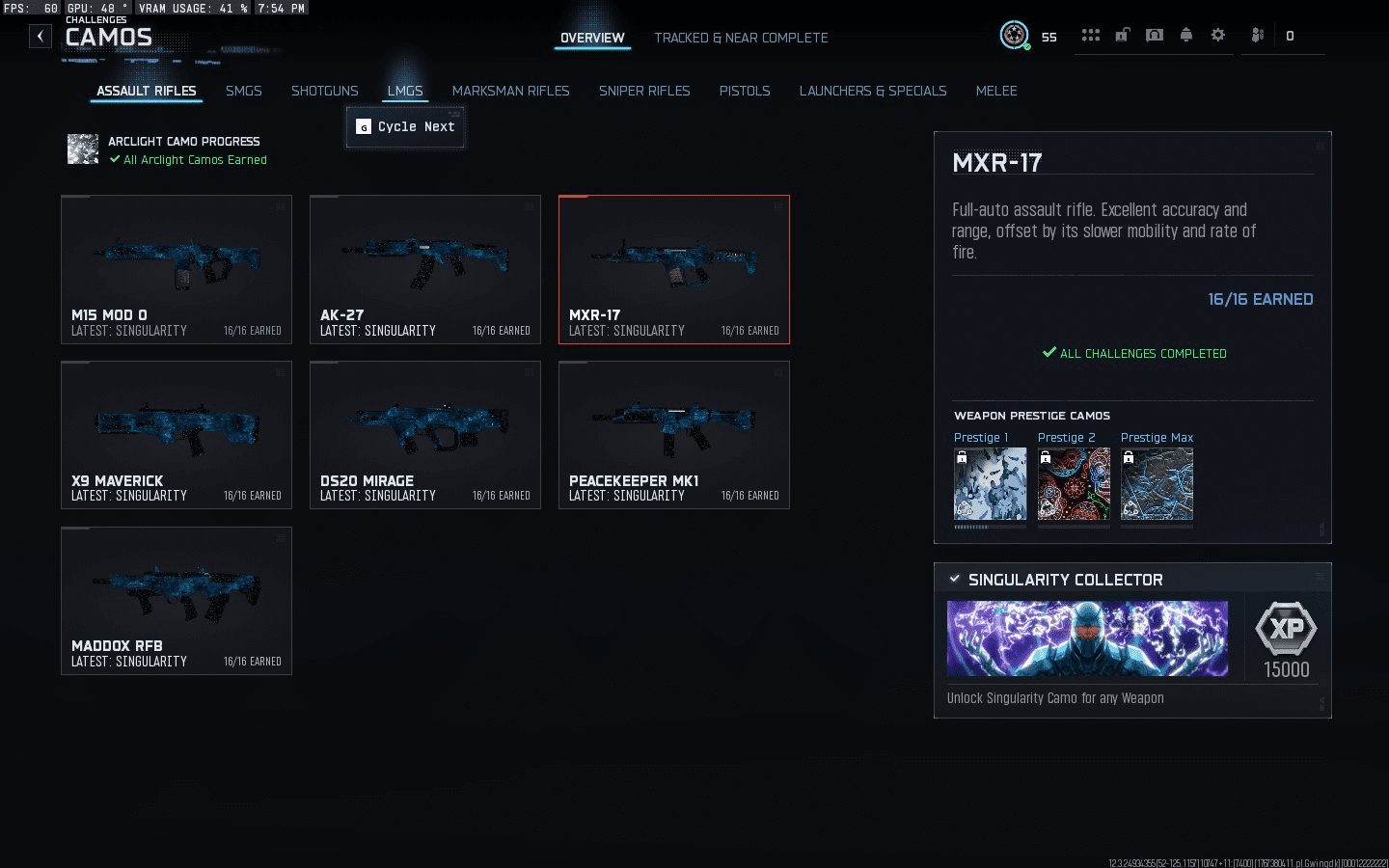Click the All Challenges Completed checkmark

coord(1049,353)
